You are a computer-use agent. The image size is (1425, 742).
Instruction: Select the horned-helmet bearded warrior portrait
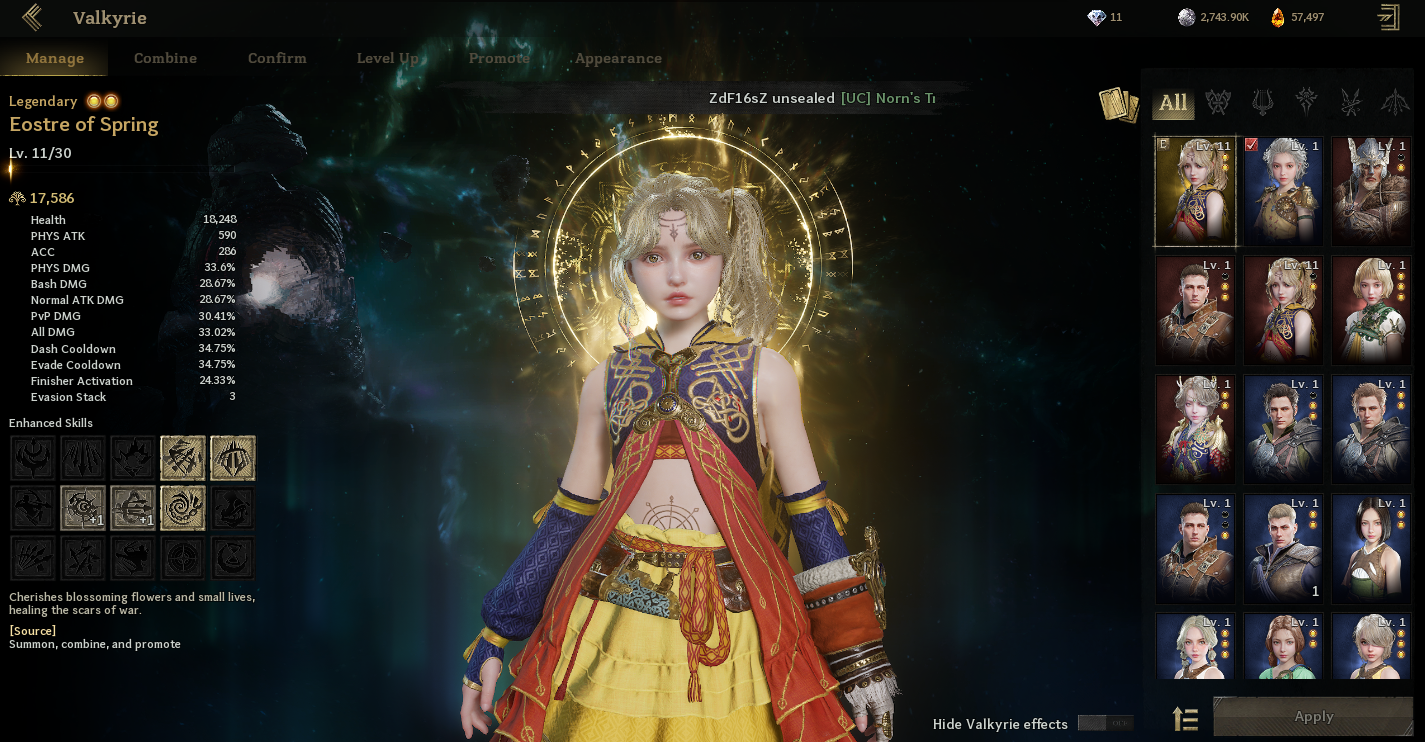click(1371, 191)
